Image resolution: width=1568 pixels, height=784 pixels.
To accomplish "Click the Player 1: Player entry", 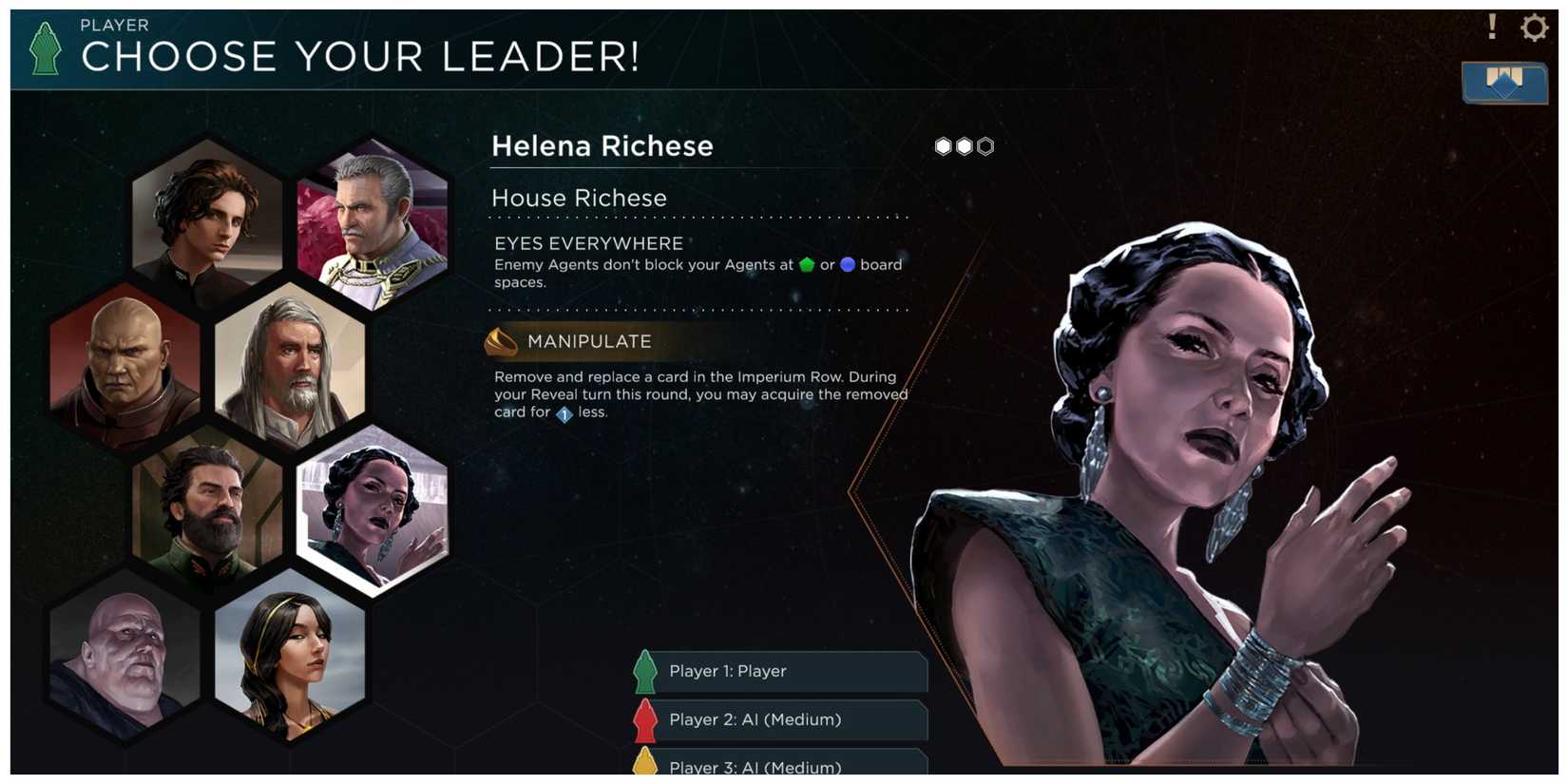I will coord(779,672).
